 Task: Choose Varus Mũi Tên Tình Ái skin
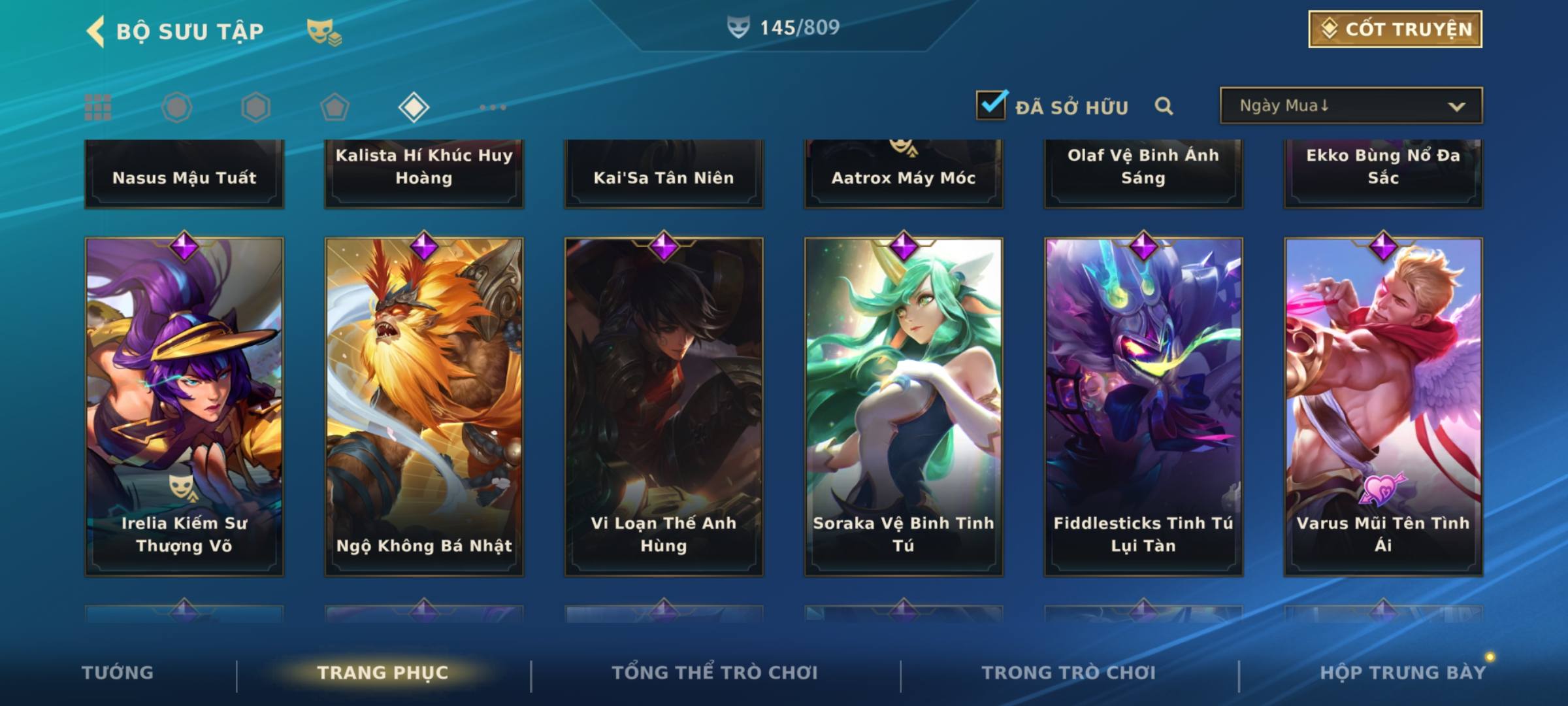pyautogui.click(x=1383, y=405)
